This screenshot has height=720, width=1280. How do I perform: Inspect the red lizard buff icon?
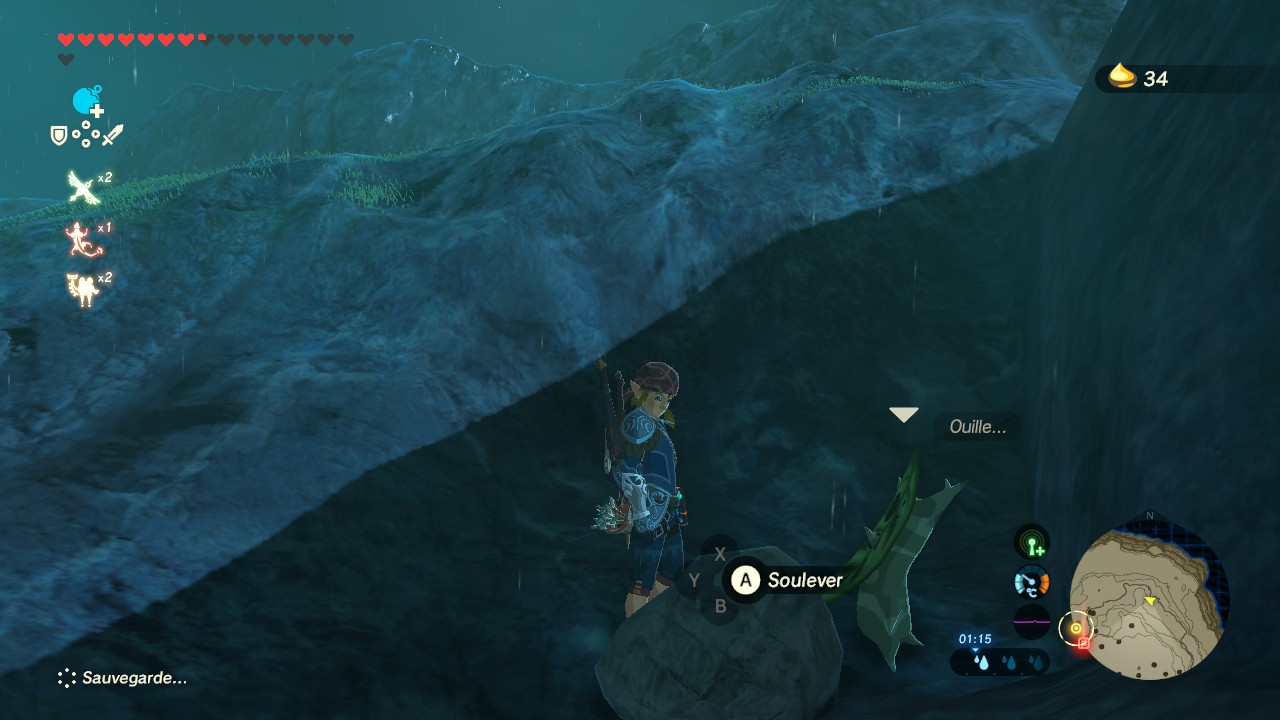pos(78,238)
